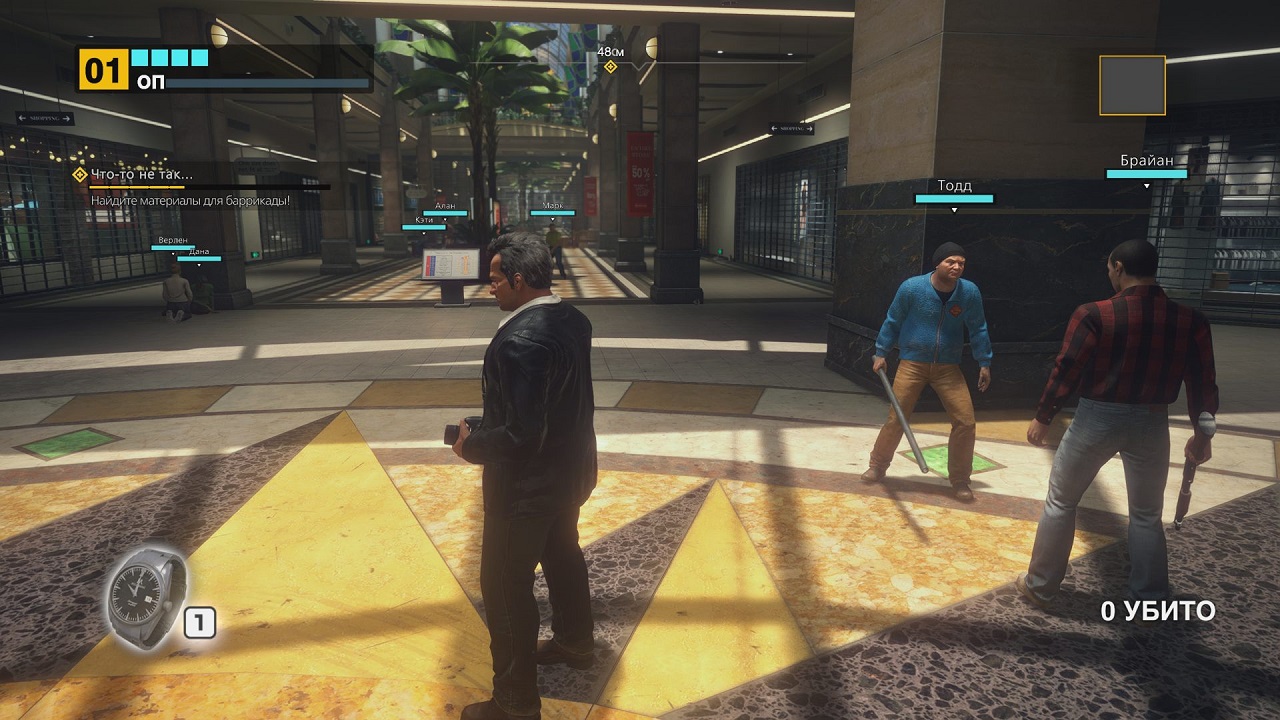This screenshot has width=1280, height=720.
Task: Click the yellow diamond distance waypoint marker
Action: click(610, 67)
